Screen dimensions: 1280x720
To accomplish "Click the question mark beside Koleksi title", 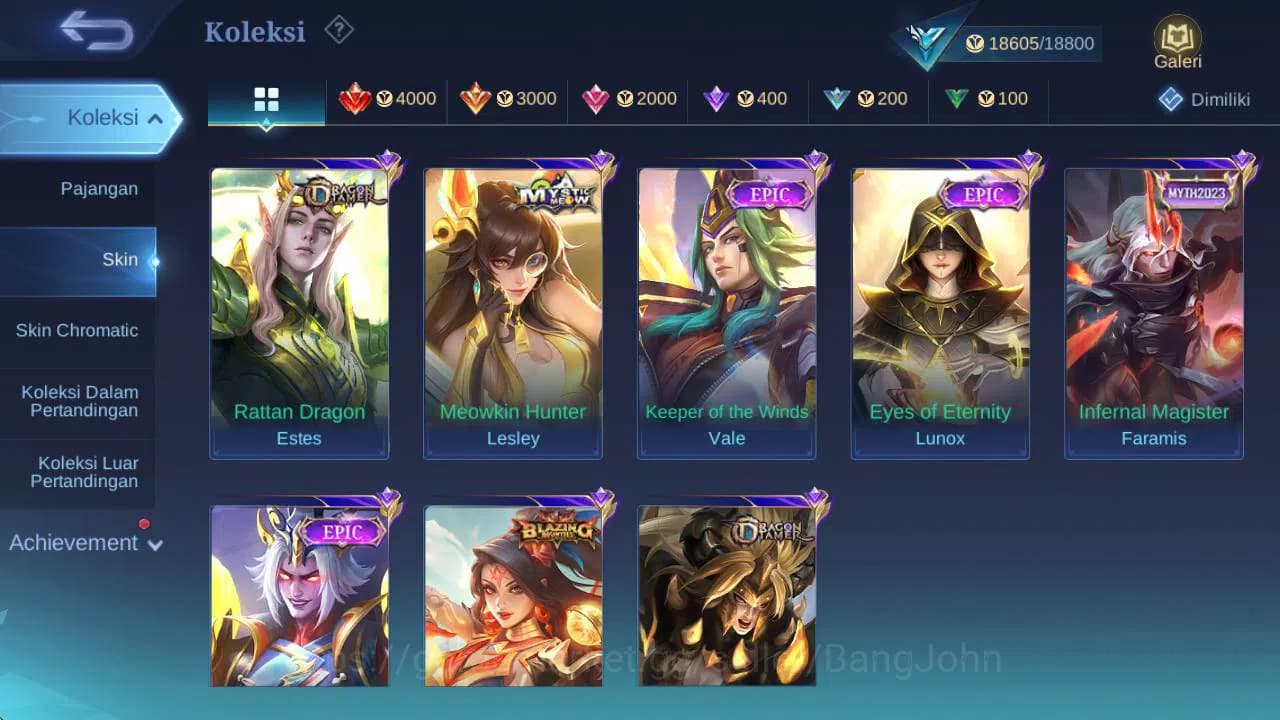I will tap(339, 31).
